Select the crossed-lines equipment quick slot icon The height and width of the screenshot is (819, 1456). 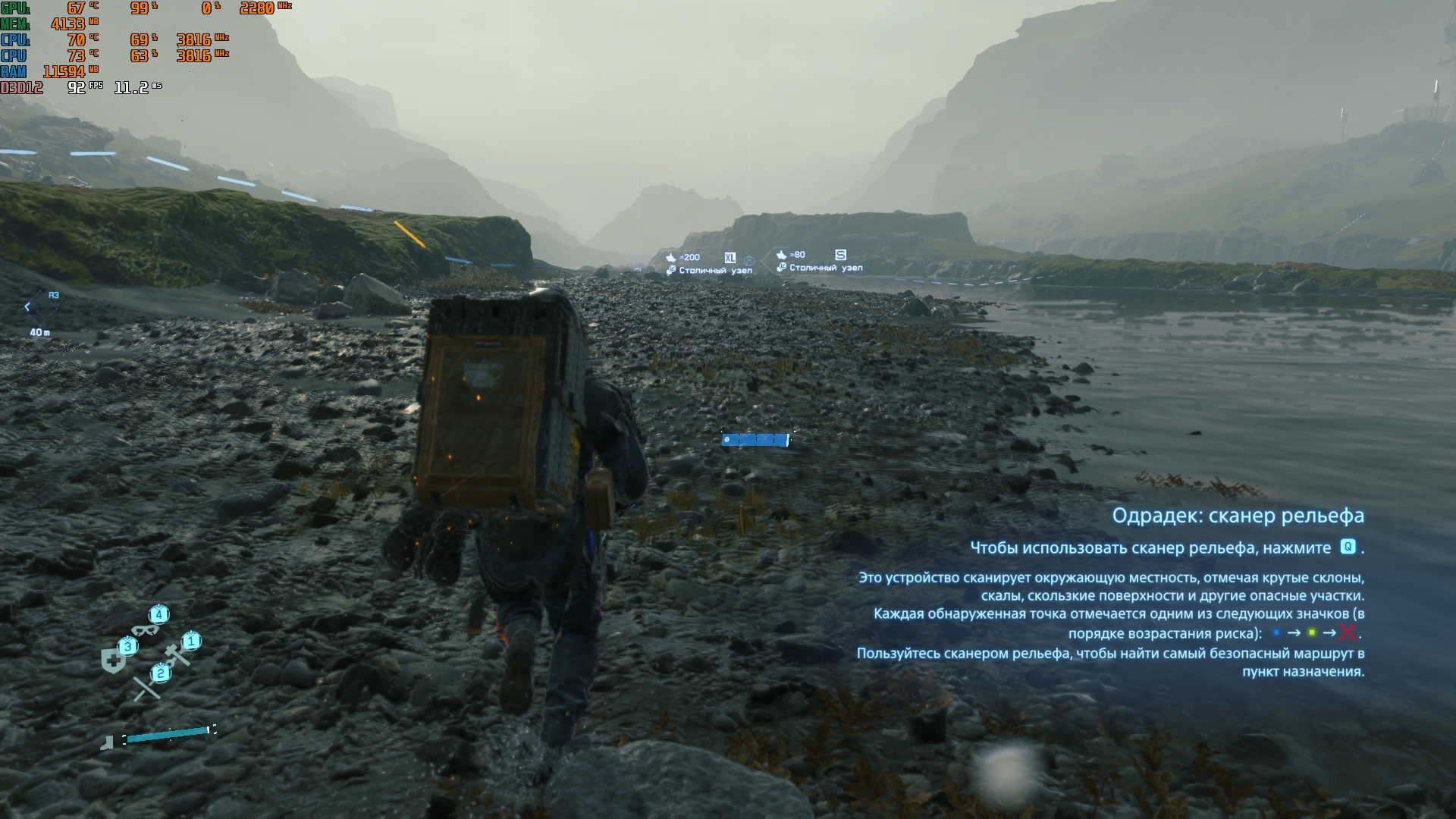coord(146,686)
